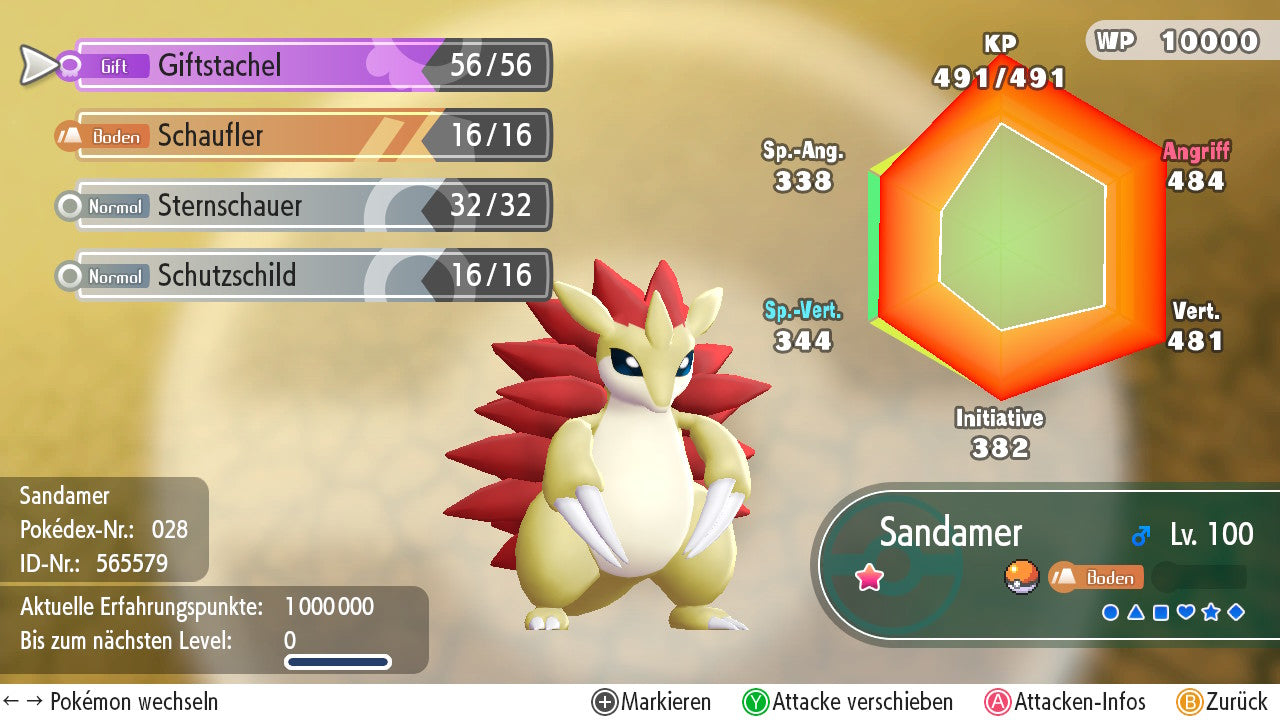1280x720 pixels.
Task: Click the pink star marking icon
Action: point(870,577)
